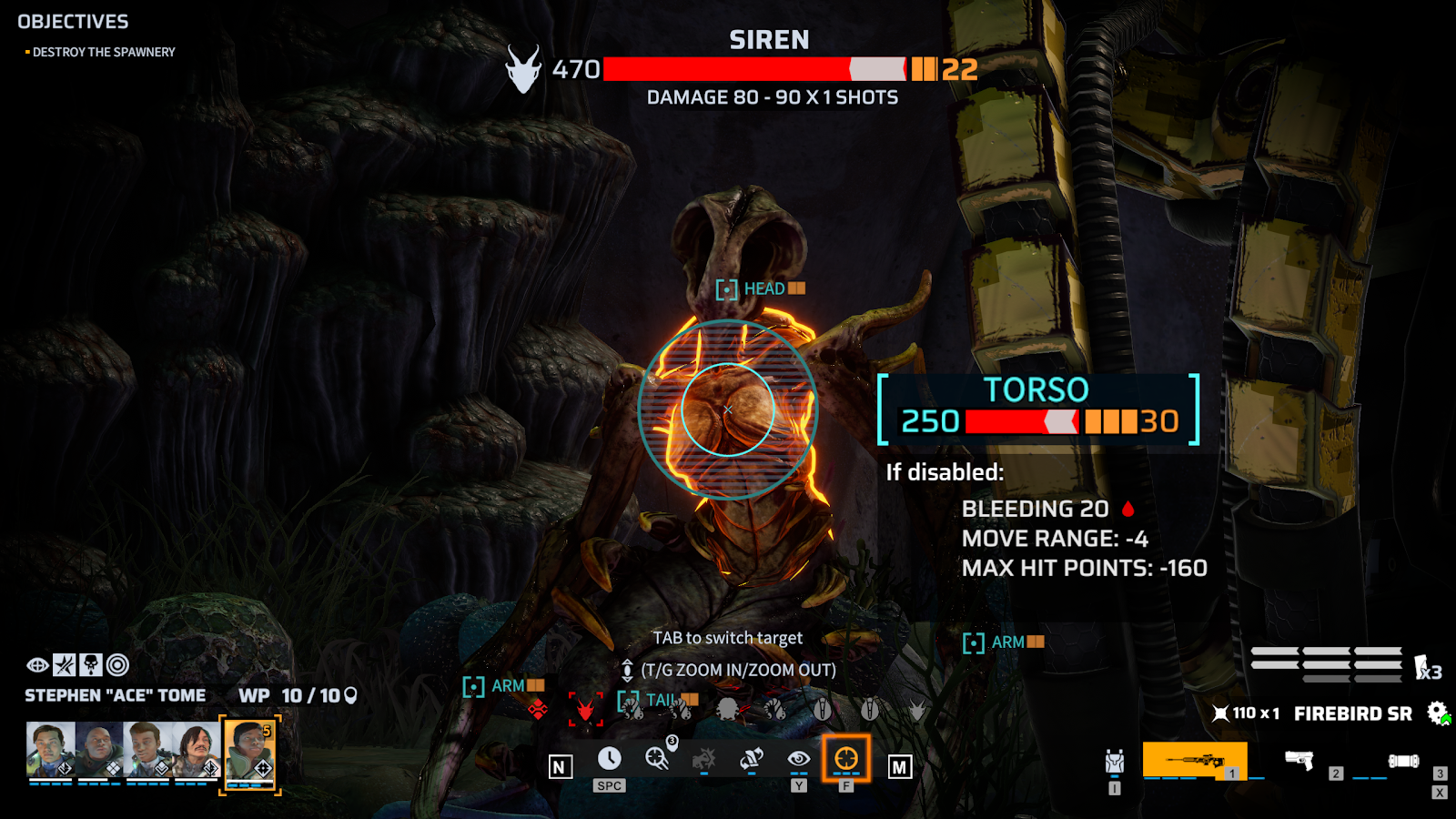
Task: Click the star and blade perk icon
Action: coord(64,665)
